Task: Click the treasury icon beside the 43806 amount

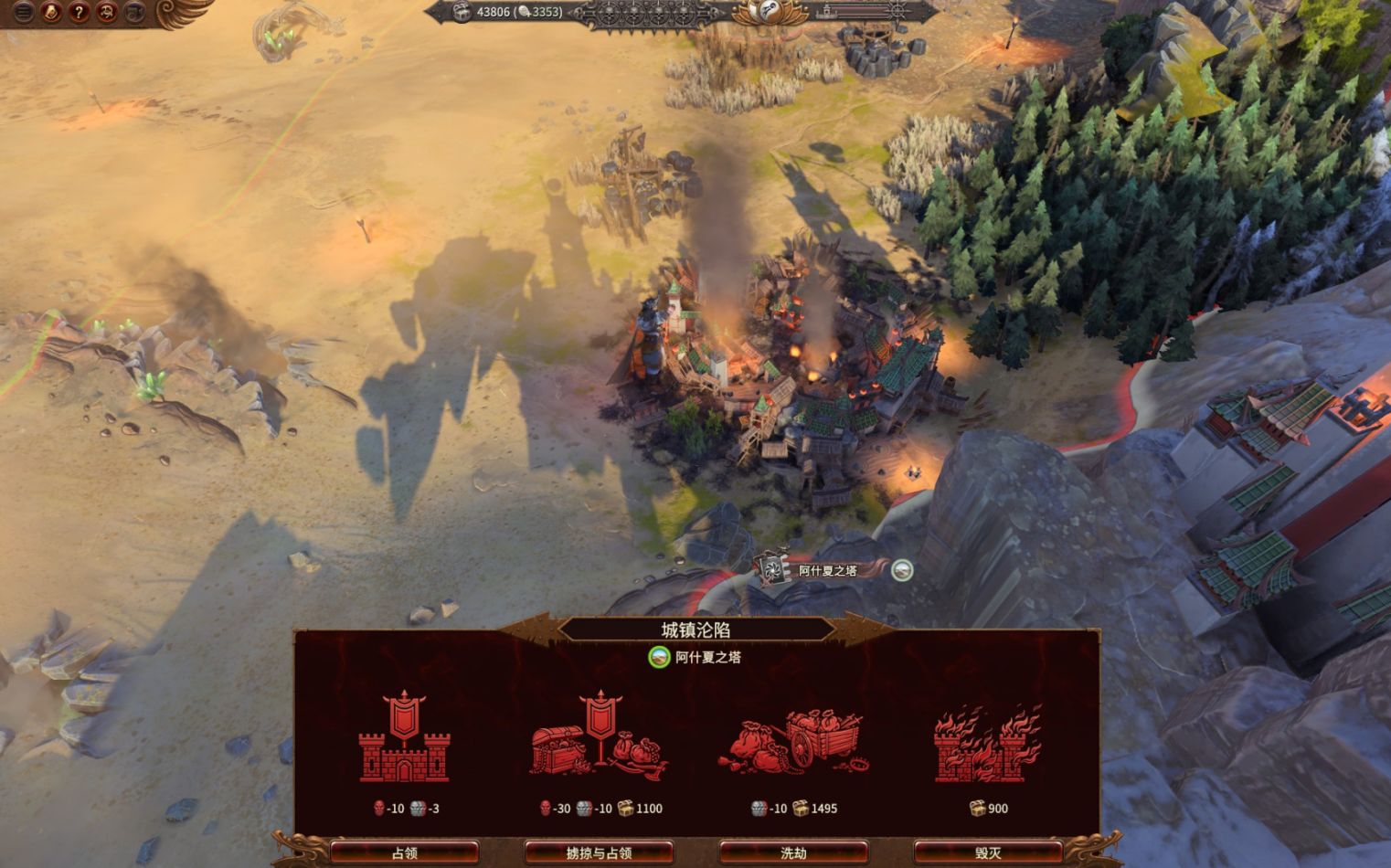Action: click(462, 12)
